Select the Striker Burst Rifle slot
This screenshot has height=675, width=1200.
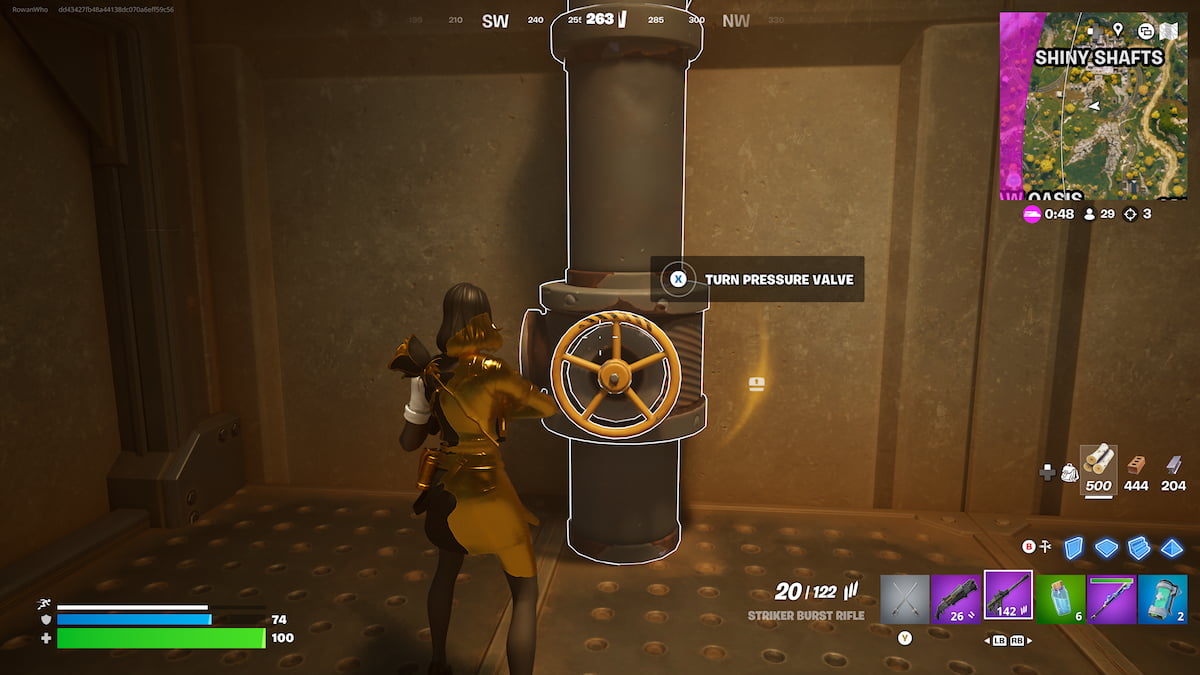[x=1008, y=596]
